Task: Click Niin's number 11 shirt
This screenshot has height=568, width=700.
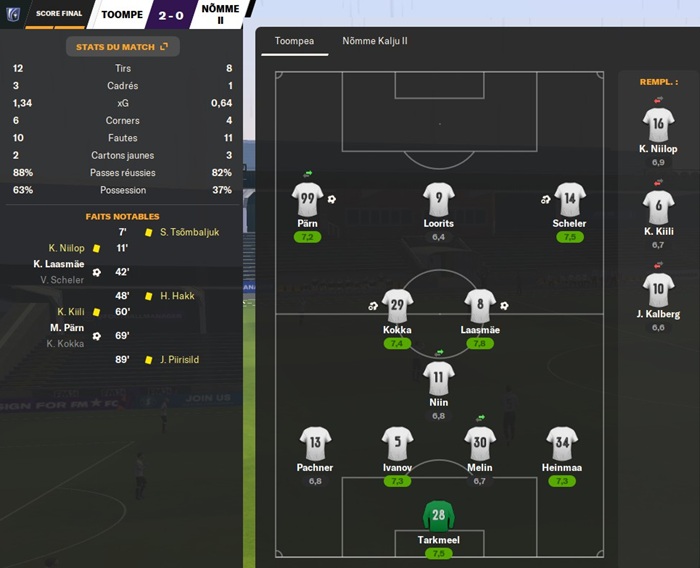Action: (x=438, y=377)
